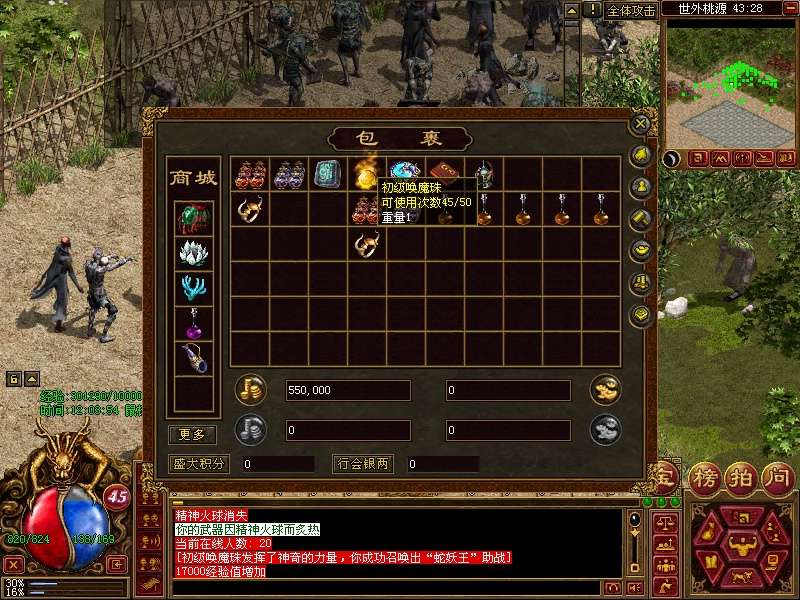Select the red book item in the bag
Image resolution: width=800 pixels, height=600 pixels.
444,173
